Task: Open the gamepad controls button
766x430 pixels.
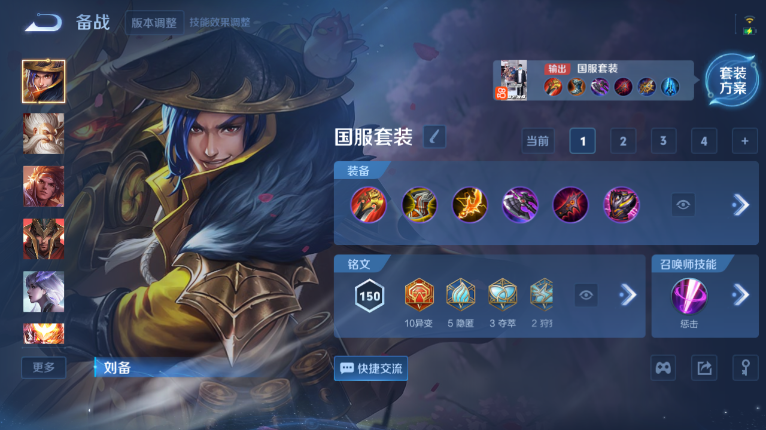Action: pyautogui.click(x=663, y=368)
